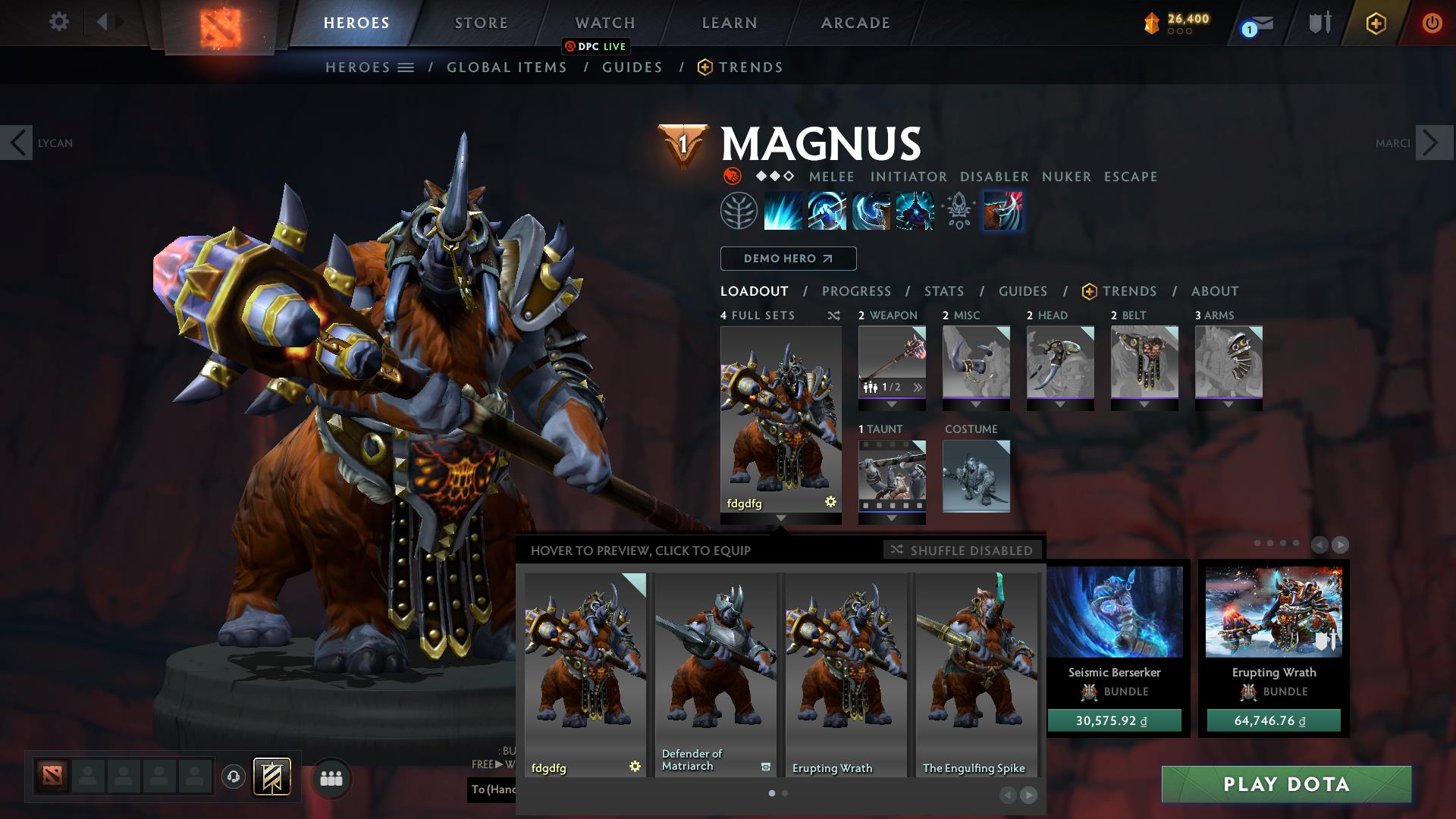Switch to the Watch tab
Image resolution: width=1456 pixels, height=819 pixels.
604,23
